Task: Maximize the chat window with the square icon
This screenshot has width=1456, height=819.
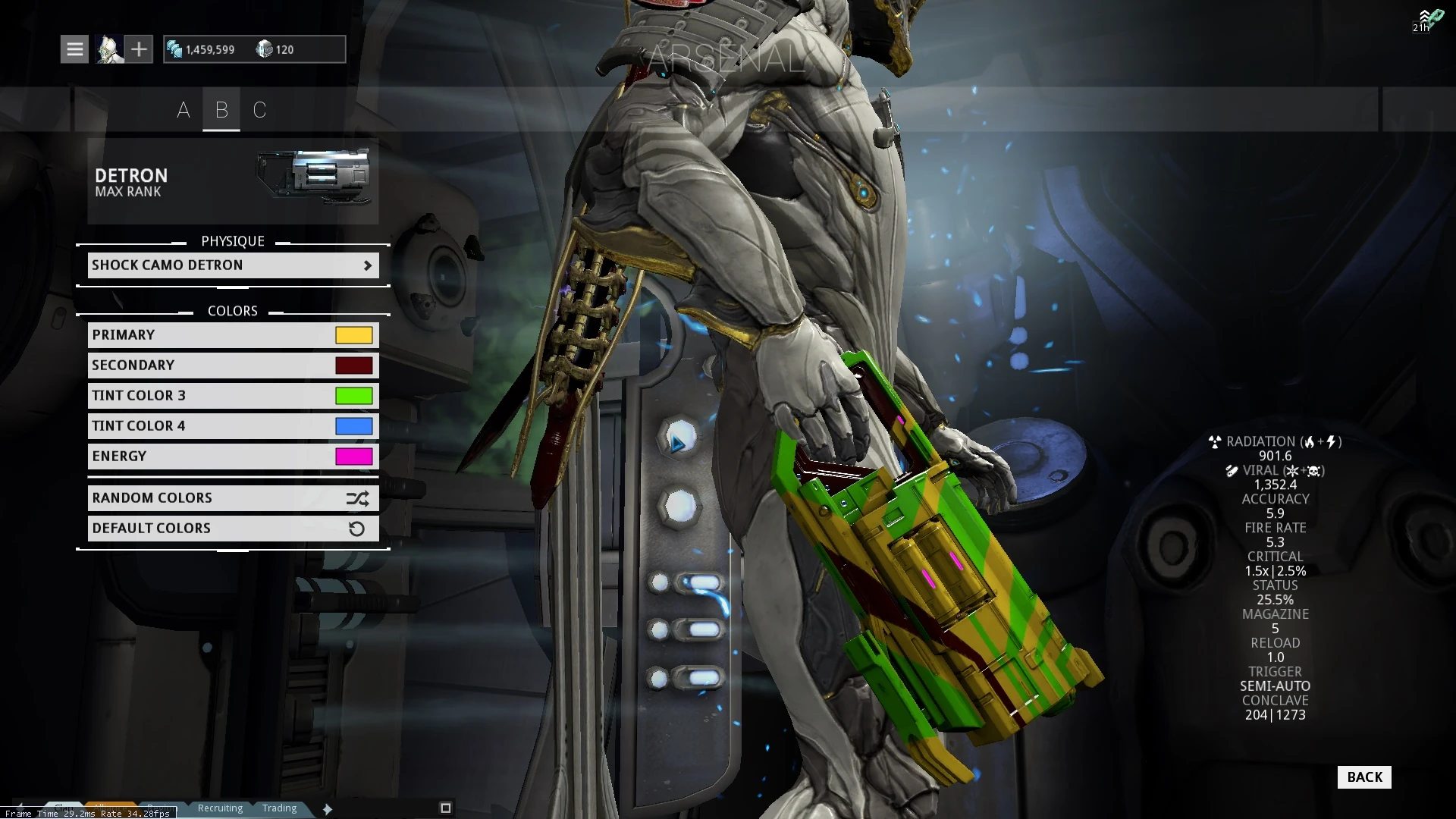Action: tap(445, 808)
